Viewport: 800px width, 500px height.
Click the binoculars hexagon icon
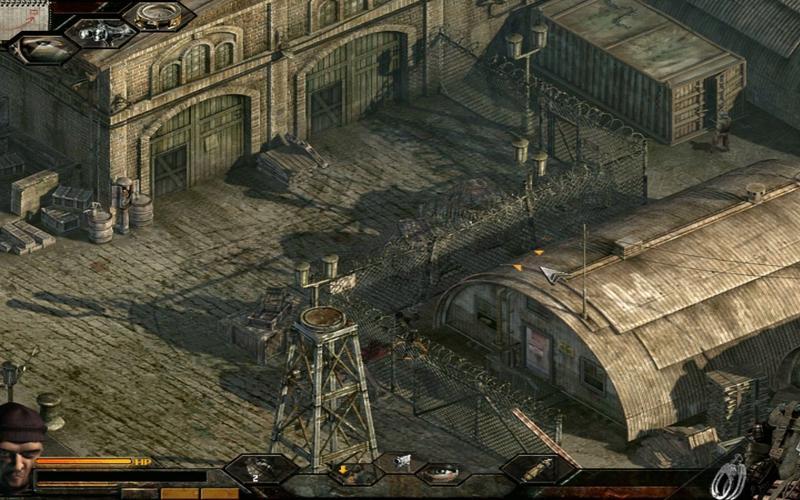pyautogui.click(x=101, y=33)
